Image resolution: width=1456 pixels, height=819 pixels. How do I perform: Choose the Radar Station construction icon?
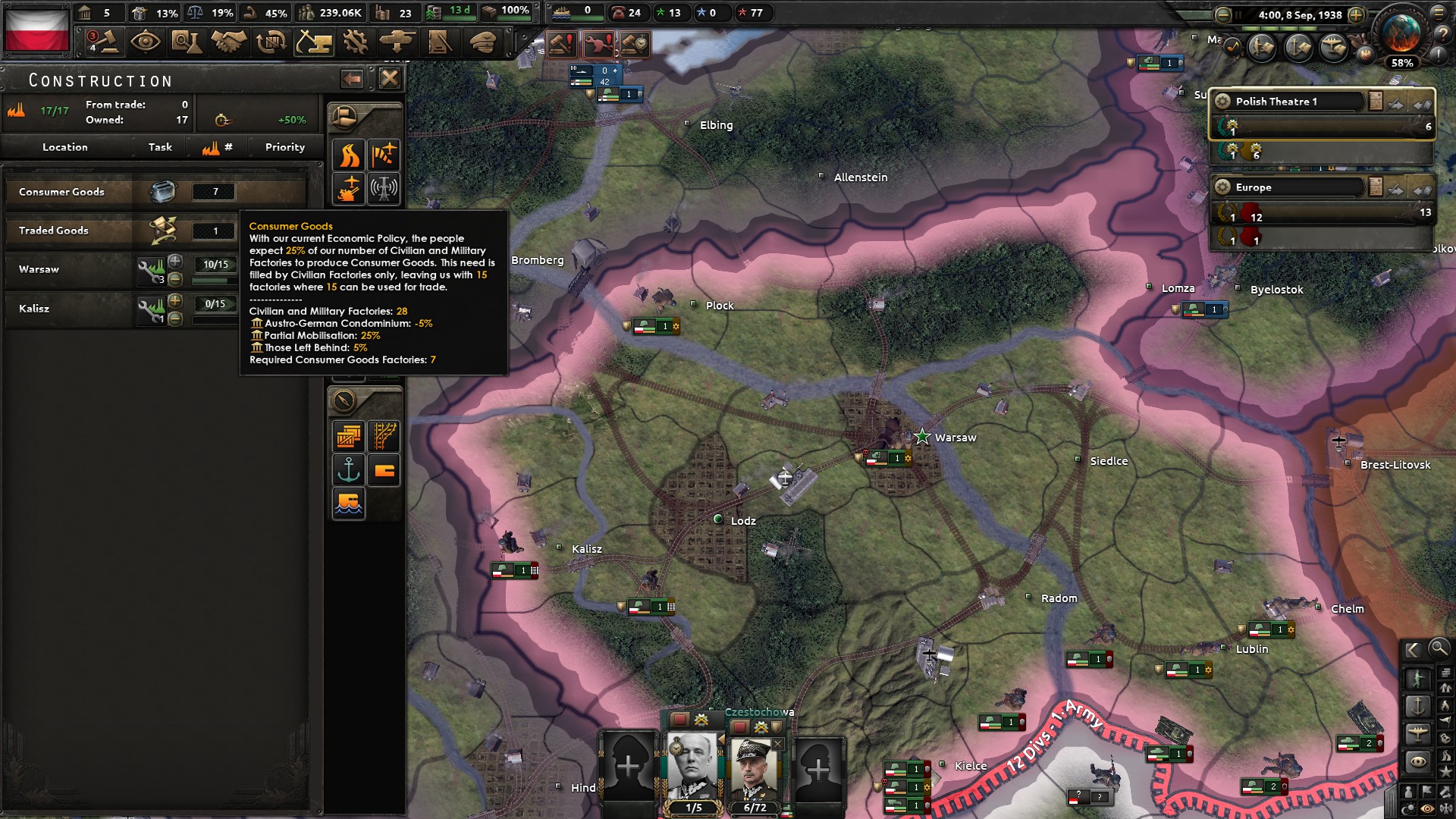(x=384, y=187)
